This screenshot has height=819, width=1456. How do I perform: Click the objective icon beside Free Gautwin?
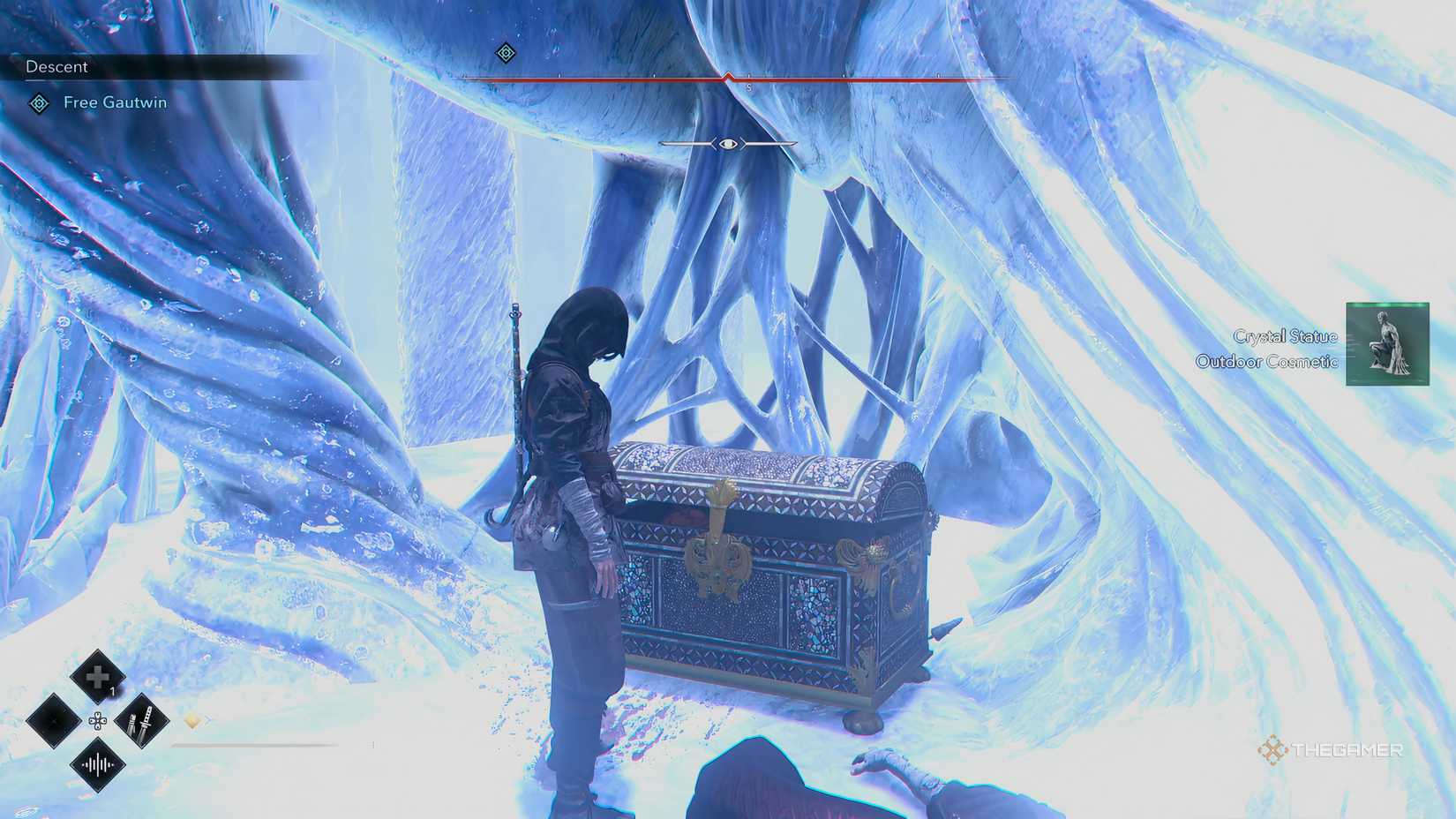pos(37,102)
